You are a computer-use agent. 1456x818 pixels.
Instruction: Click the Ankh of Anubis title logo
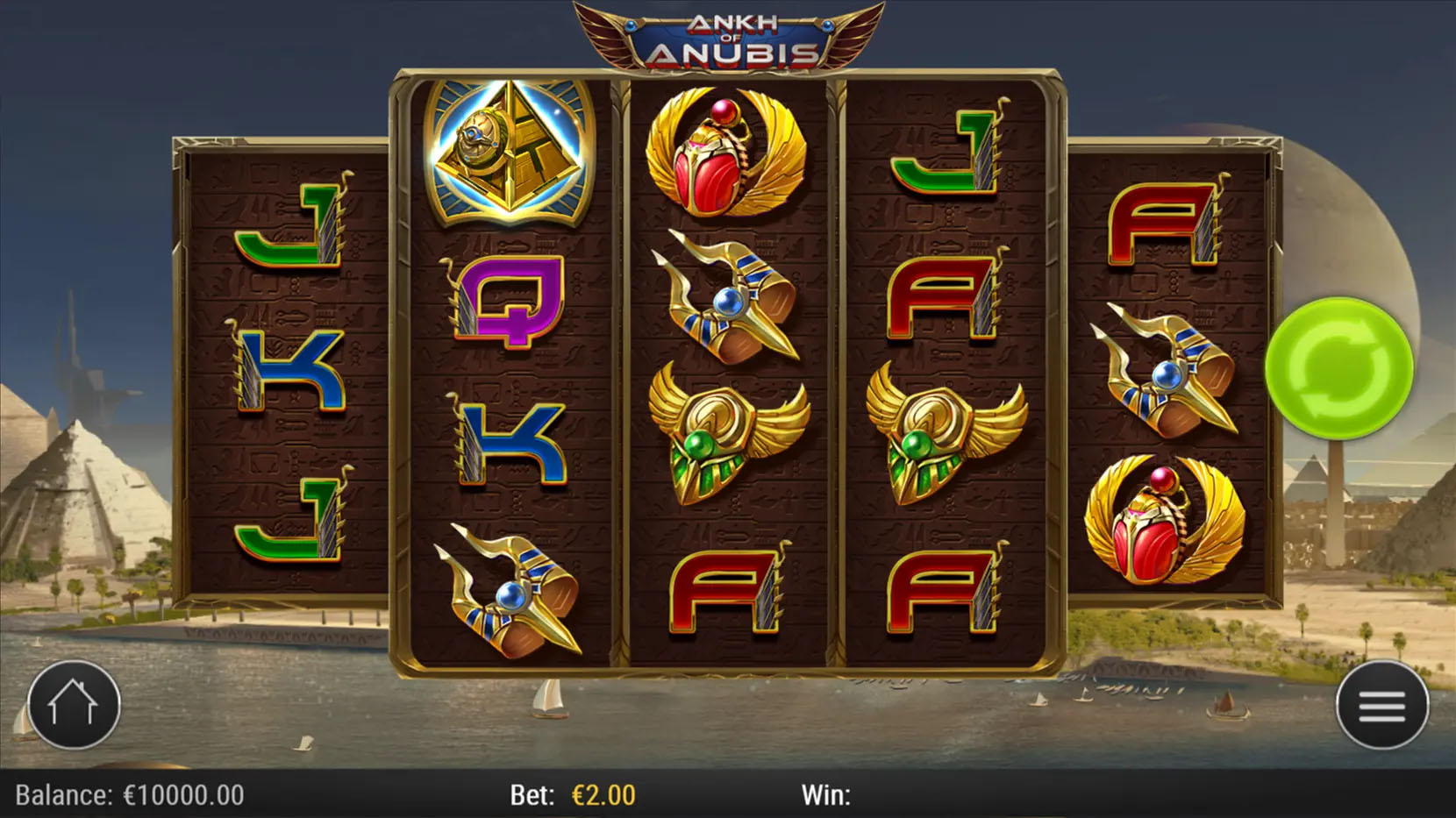[728, 35]
